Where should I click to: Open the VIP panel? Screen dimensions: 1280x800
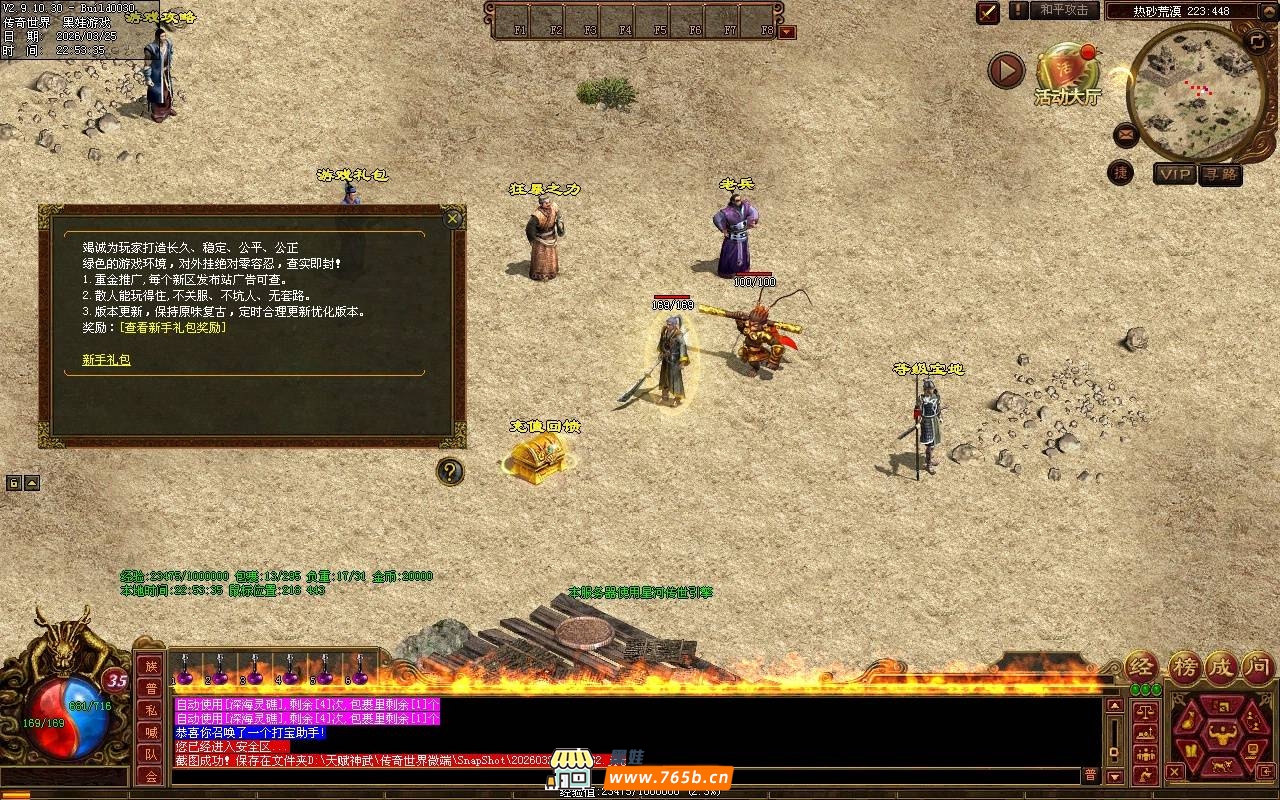coord(1174,174)
